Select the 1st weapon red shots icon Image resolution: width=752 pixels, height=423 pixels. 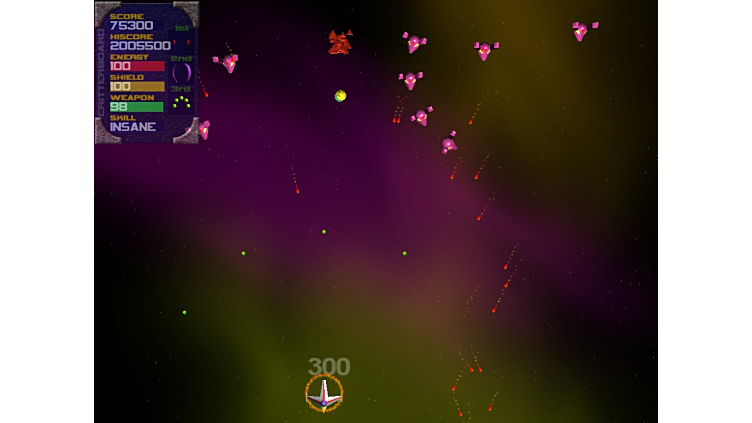[181, 41]
